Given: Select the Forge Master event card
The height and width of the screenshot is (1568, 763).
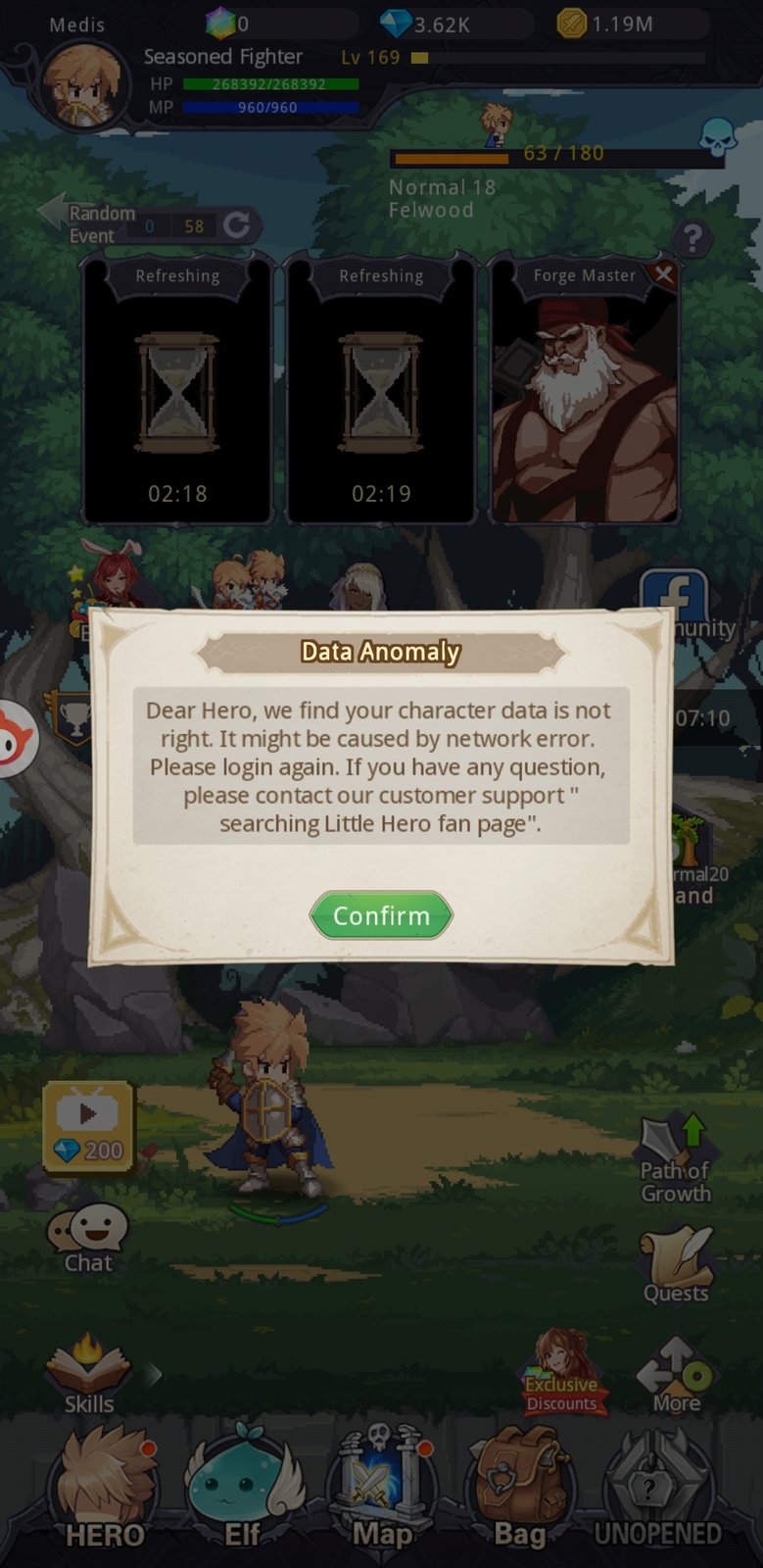Looking at the screenshot, I should (x=584, y=402).
